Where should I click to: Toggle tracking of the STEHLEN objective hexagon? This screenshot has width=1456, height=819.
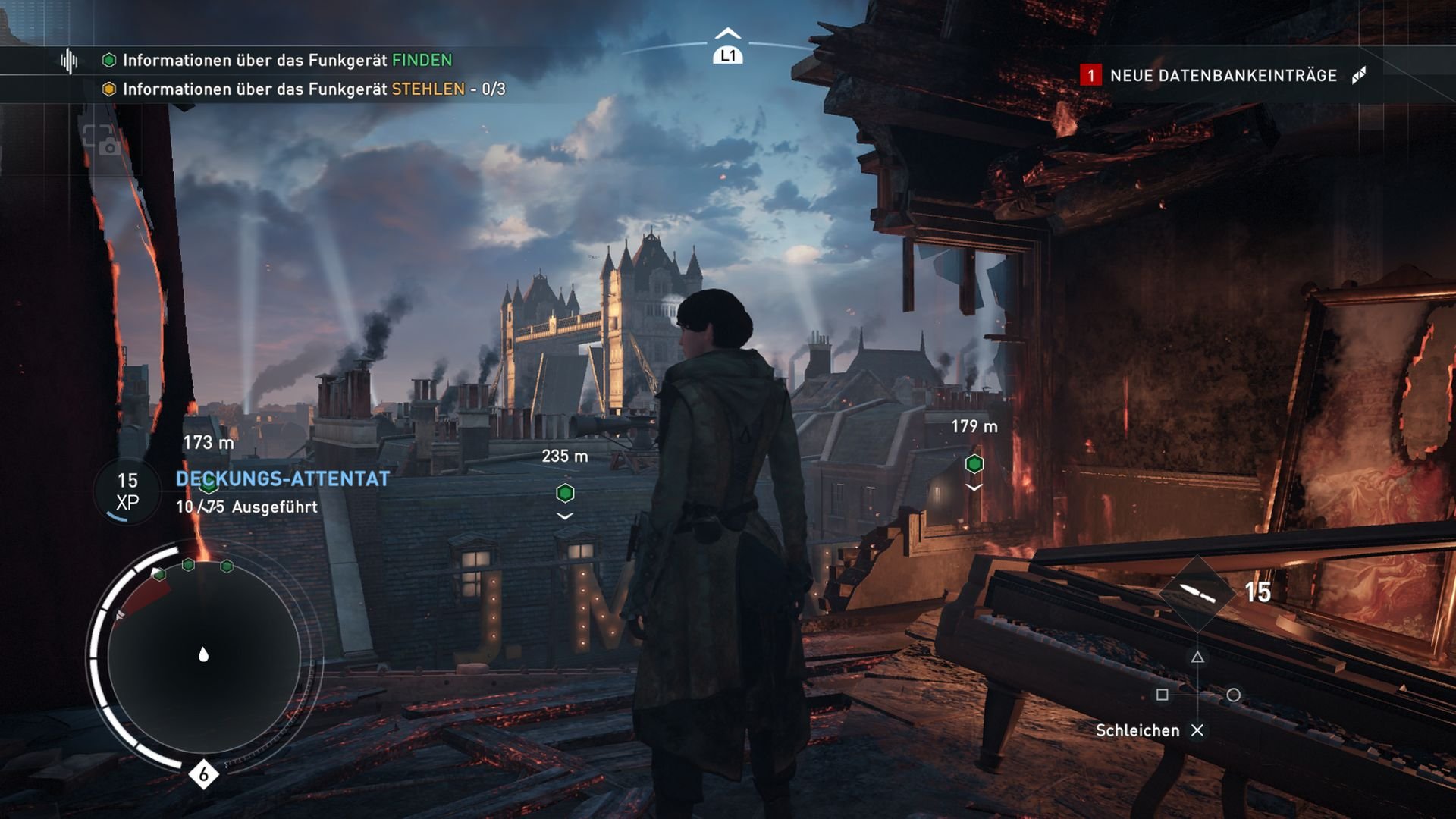108,89
